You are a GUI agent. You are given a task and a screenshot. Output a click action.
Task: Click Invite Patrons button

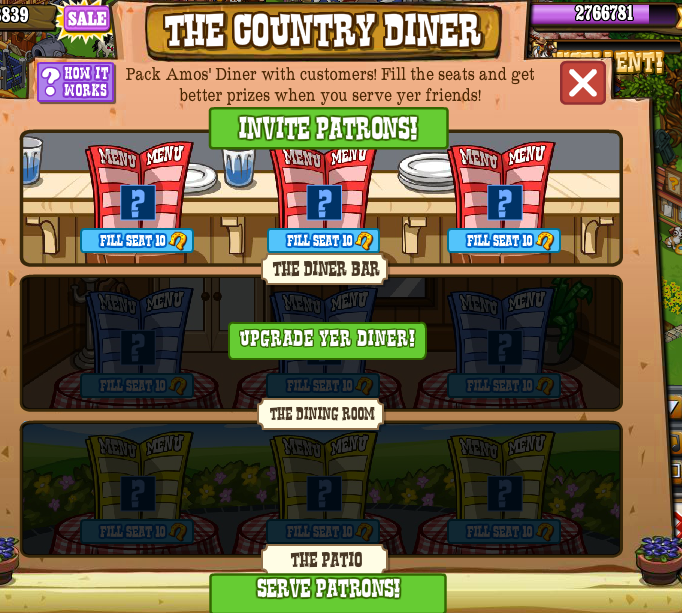pos(328,129)
